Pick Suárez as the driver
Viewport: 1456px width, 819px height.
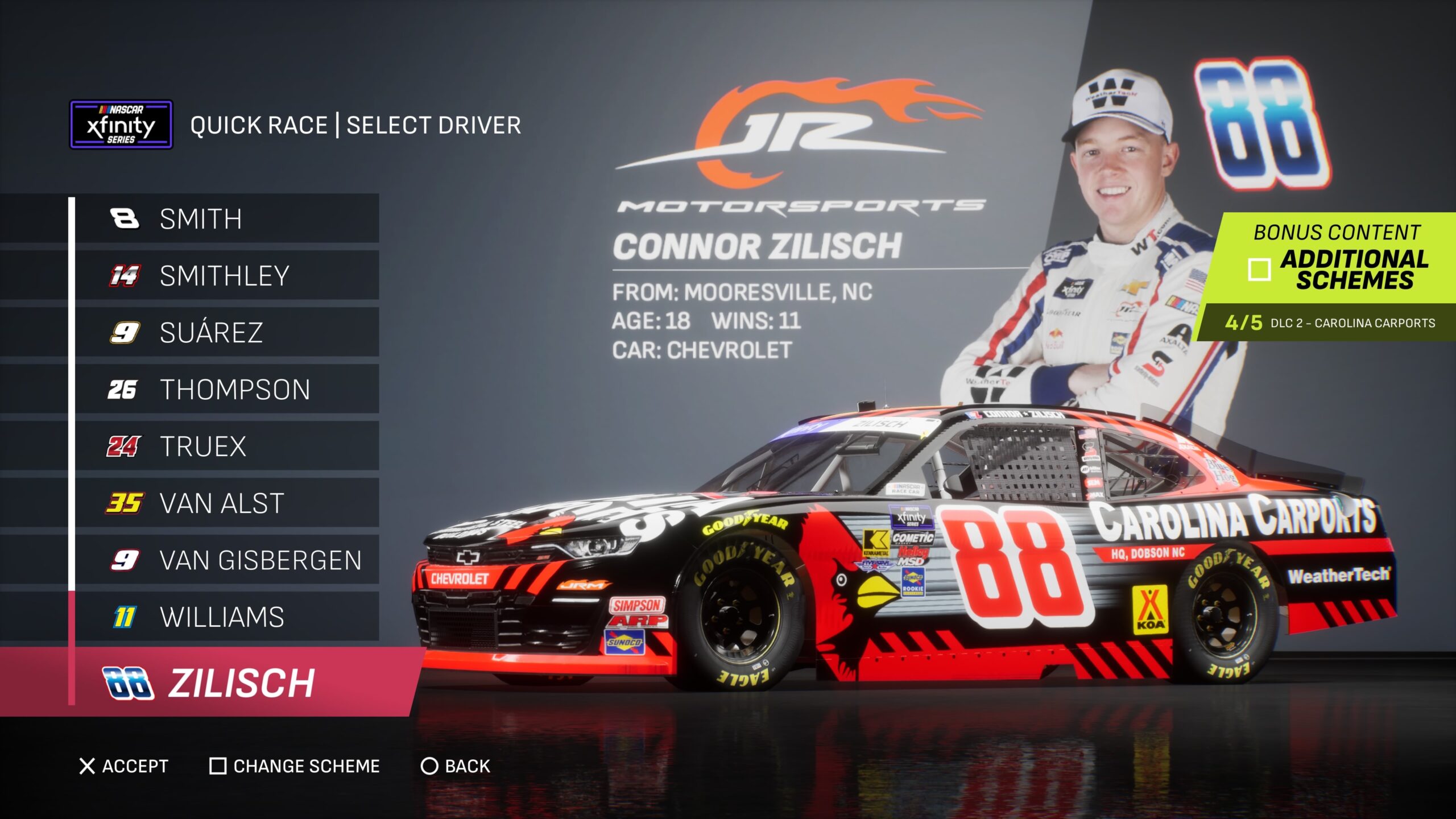point(226,333)
